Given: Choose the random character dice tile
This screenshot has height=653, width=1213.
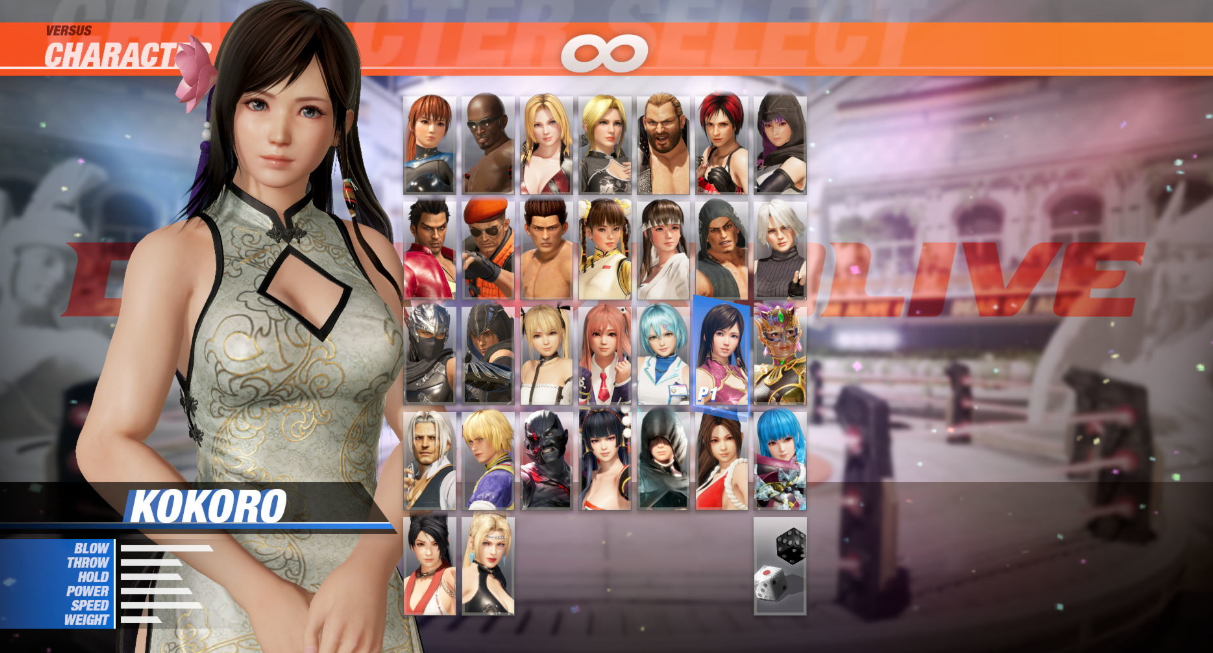Looking at the screenshot, I should click(779, 565).
